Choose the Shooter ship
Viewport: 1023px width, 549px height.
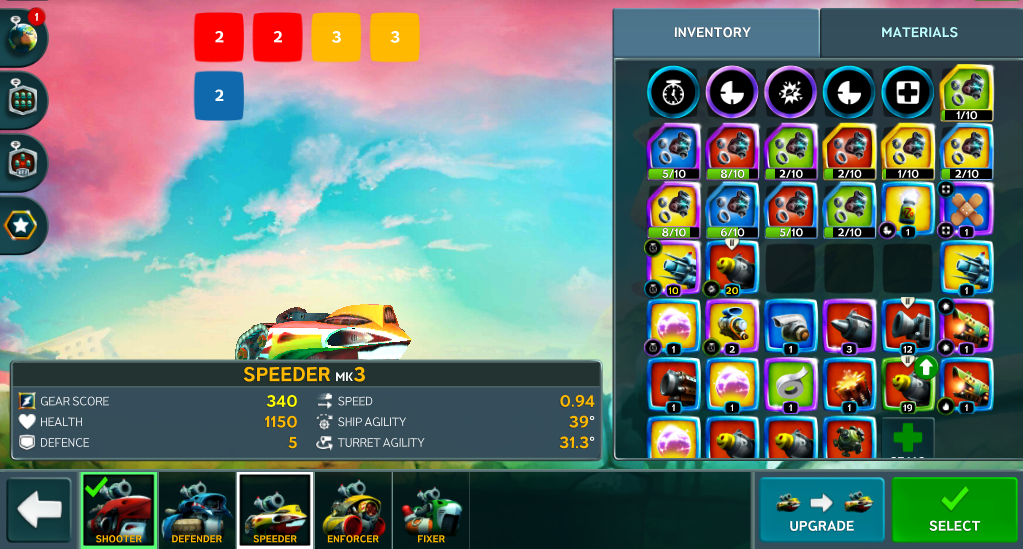click(x=119, y=509)
